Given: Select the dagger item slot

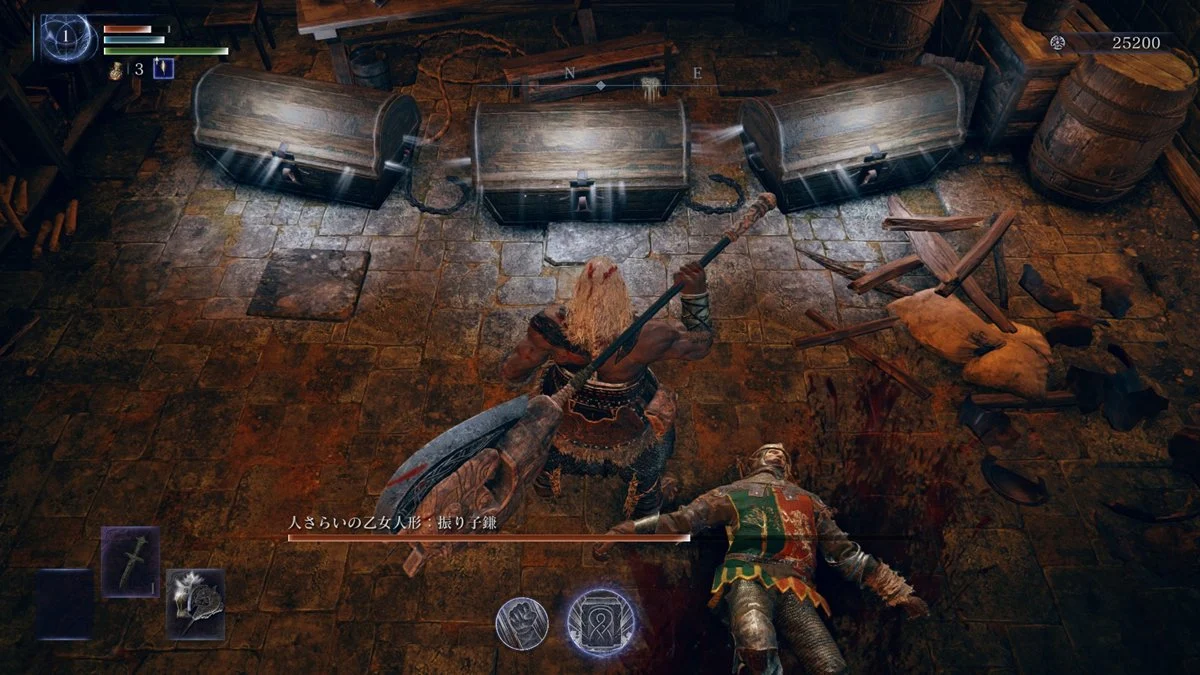Looking at the screenshot, I should point(130,561).
